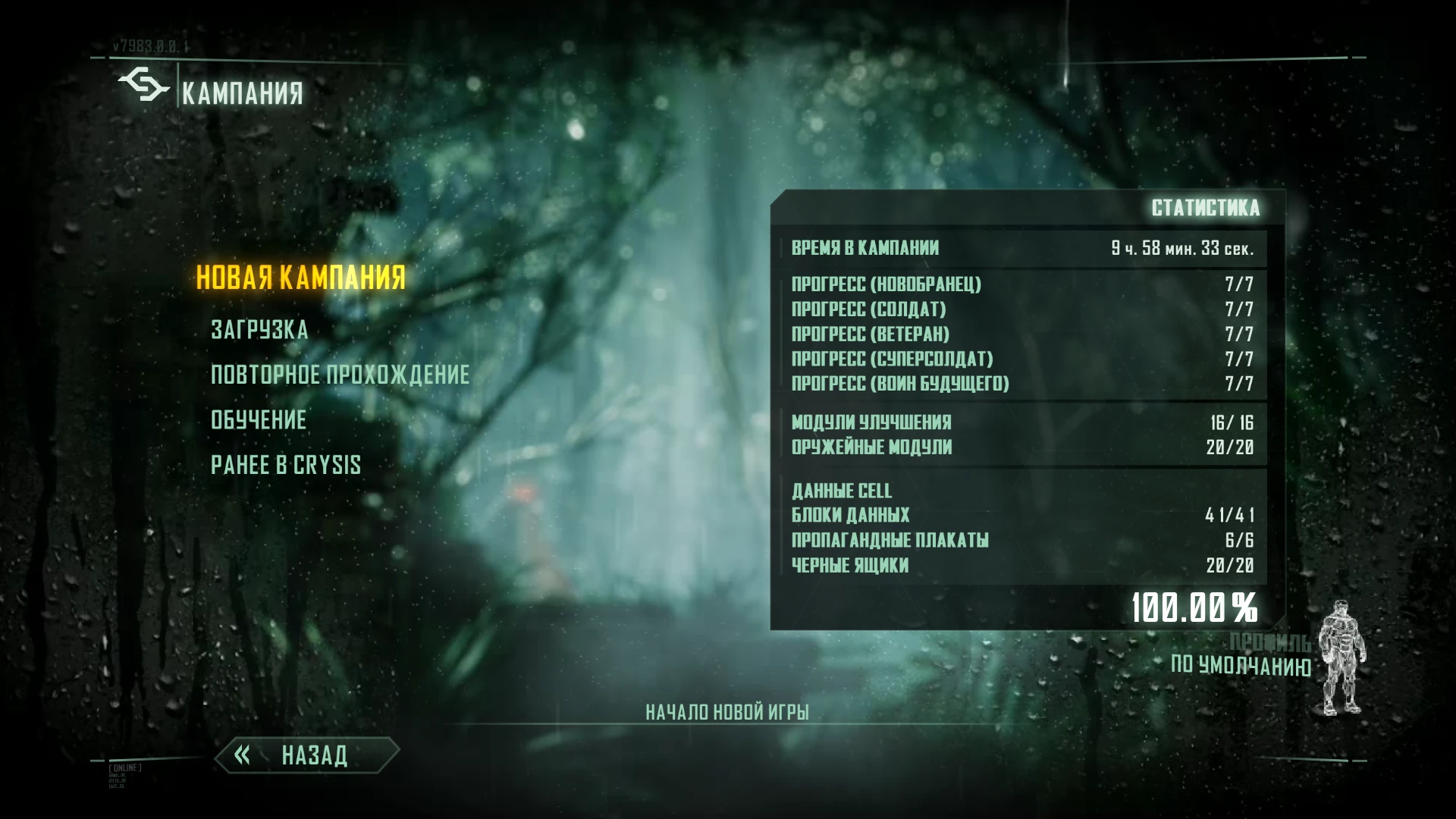Click the double chevron « on the НАЗАД button
The width and height of the screenshot is (1456, 819).
(x=243, y=755)
